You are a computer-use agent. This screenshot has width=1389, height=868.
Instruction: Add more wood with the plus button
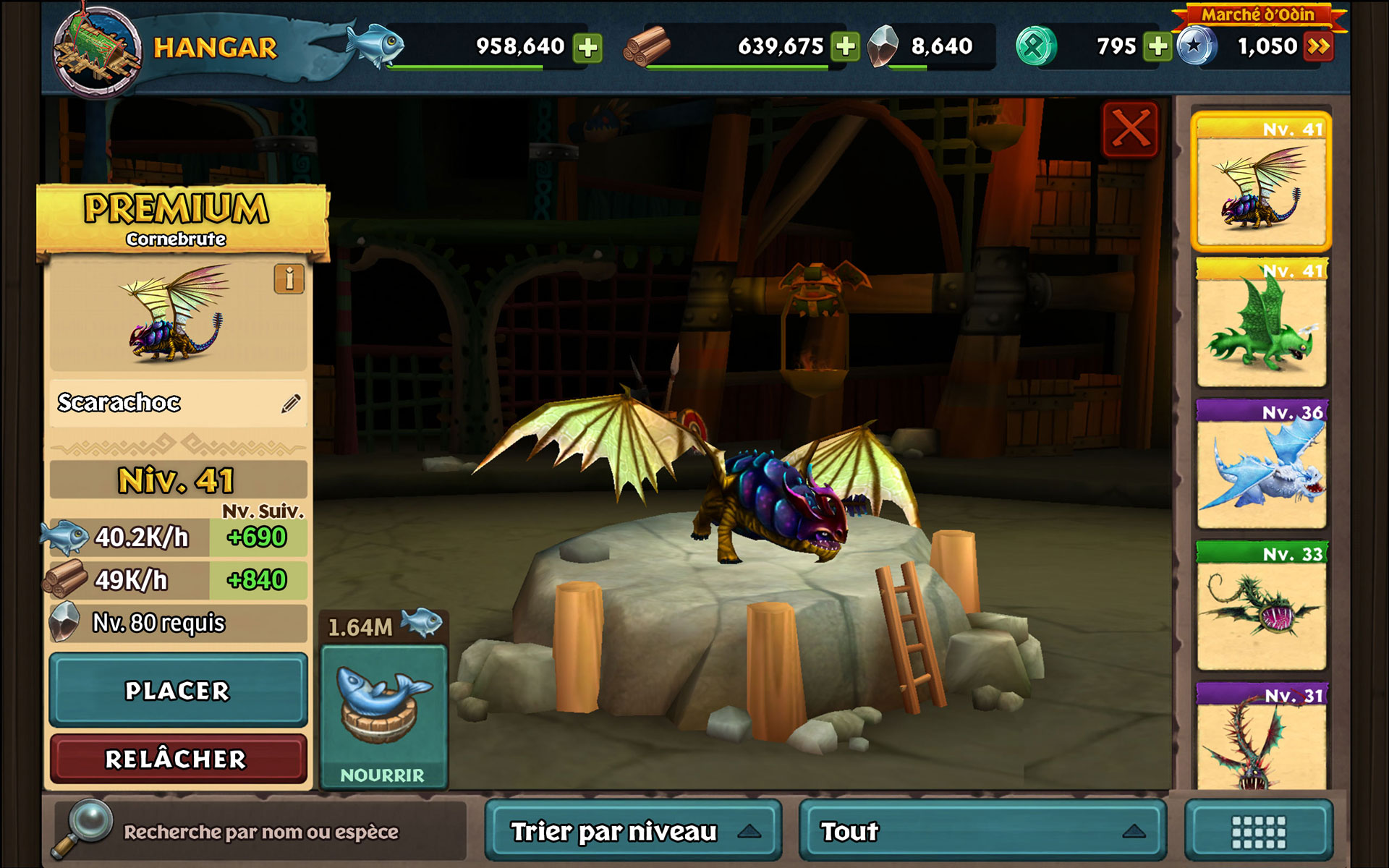point(845,47)
